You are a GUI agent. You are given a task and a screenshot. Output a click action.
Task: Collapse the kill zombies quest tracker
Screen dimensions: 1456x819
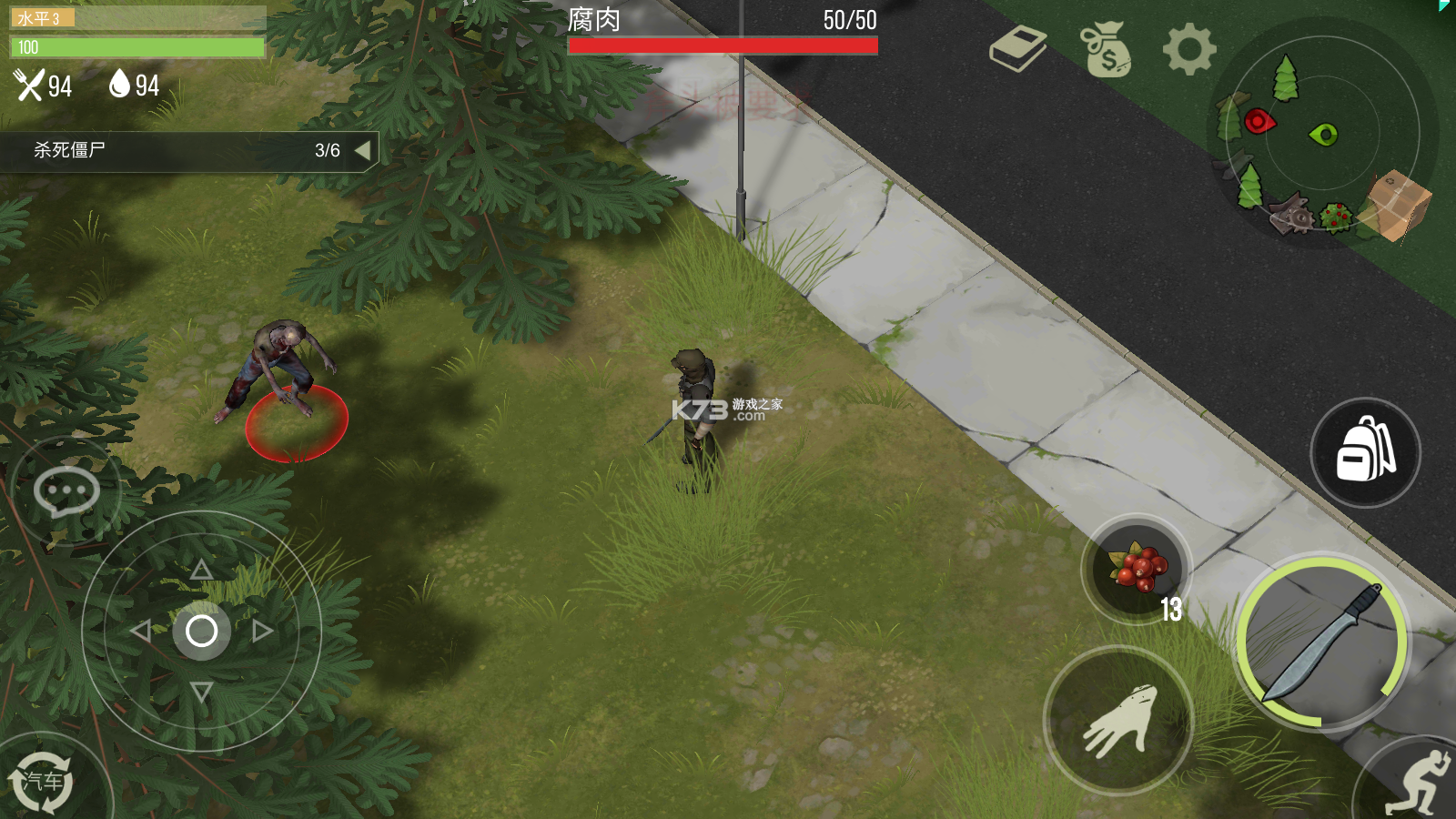[x=363, y=150]
